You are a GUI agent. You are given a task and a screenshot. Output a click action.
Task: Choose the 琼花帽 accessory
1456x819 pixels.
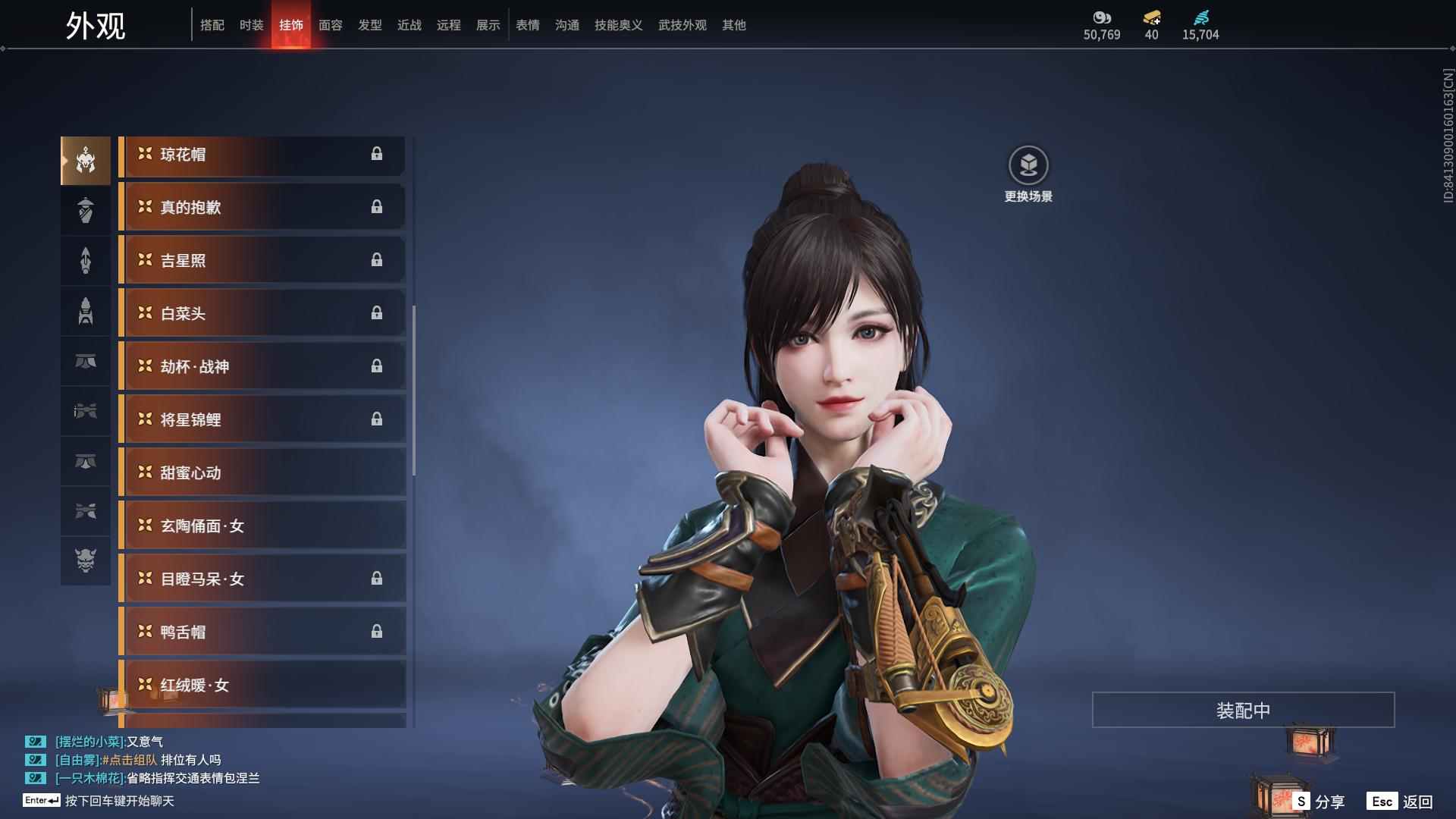262,155
